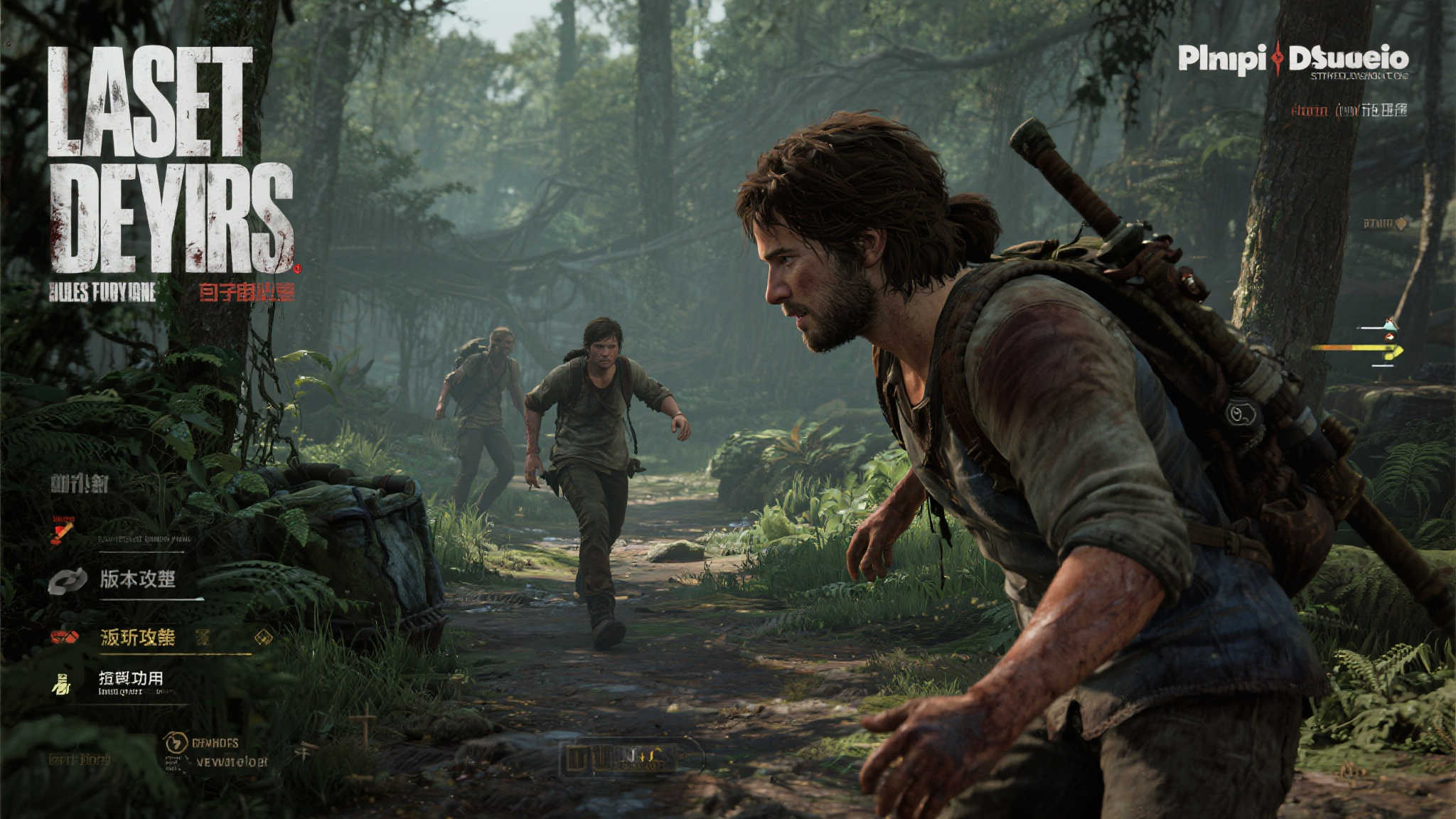Click the red hammer icon in the left menu
This screenshot has width=1456, height=819.
62,530
